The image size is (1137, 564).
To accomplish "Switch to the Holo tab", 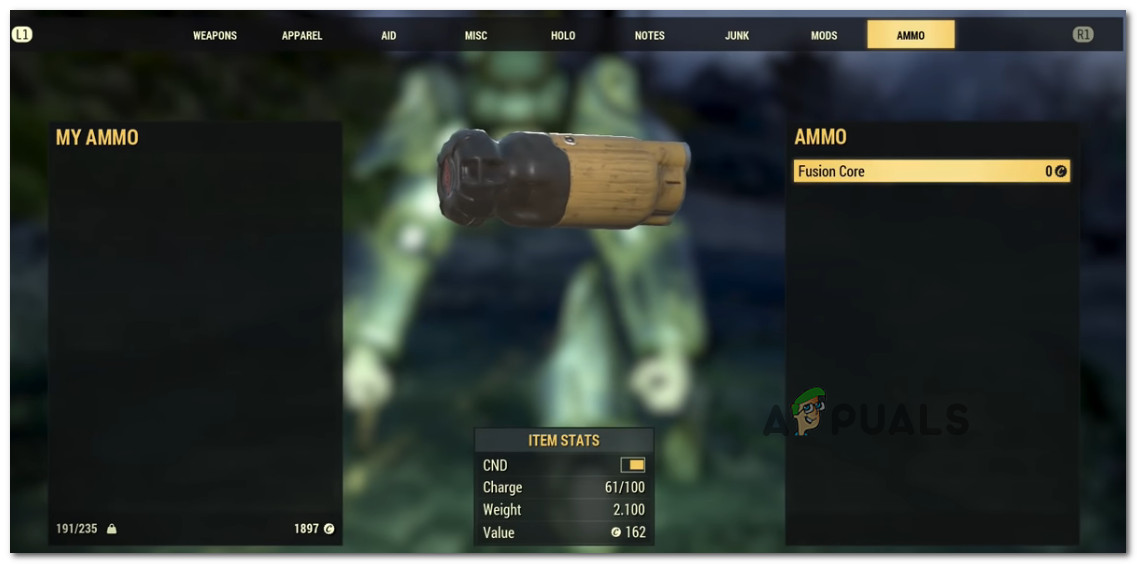I will coord(563,35).
